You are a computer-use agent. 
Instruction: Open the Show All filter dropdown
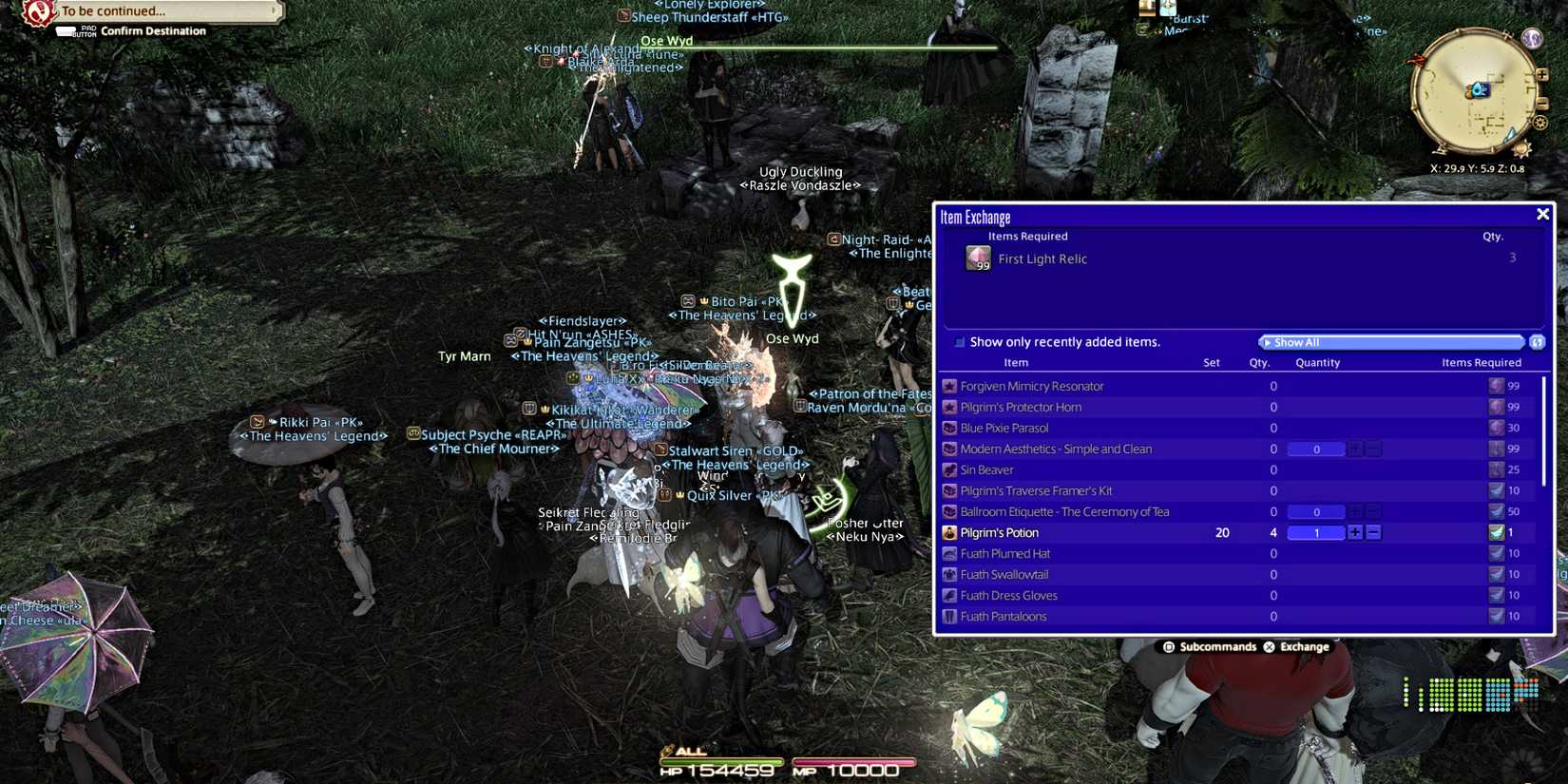[1392, 341]
